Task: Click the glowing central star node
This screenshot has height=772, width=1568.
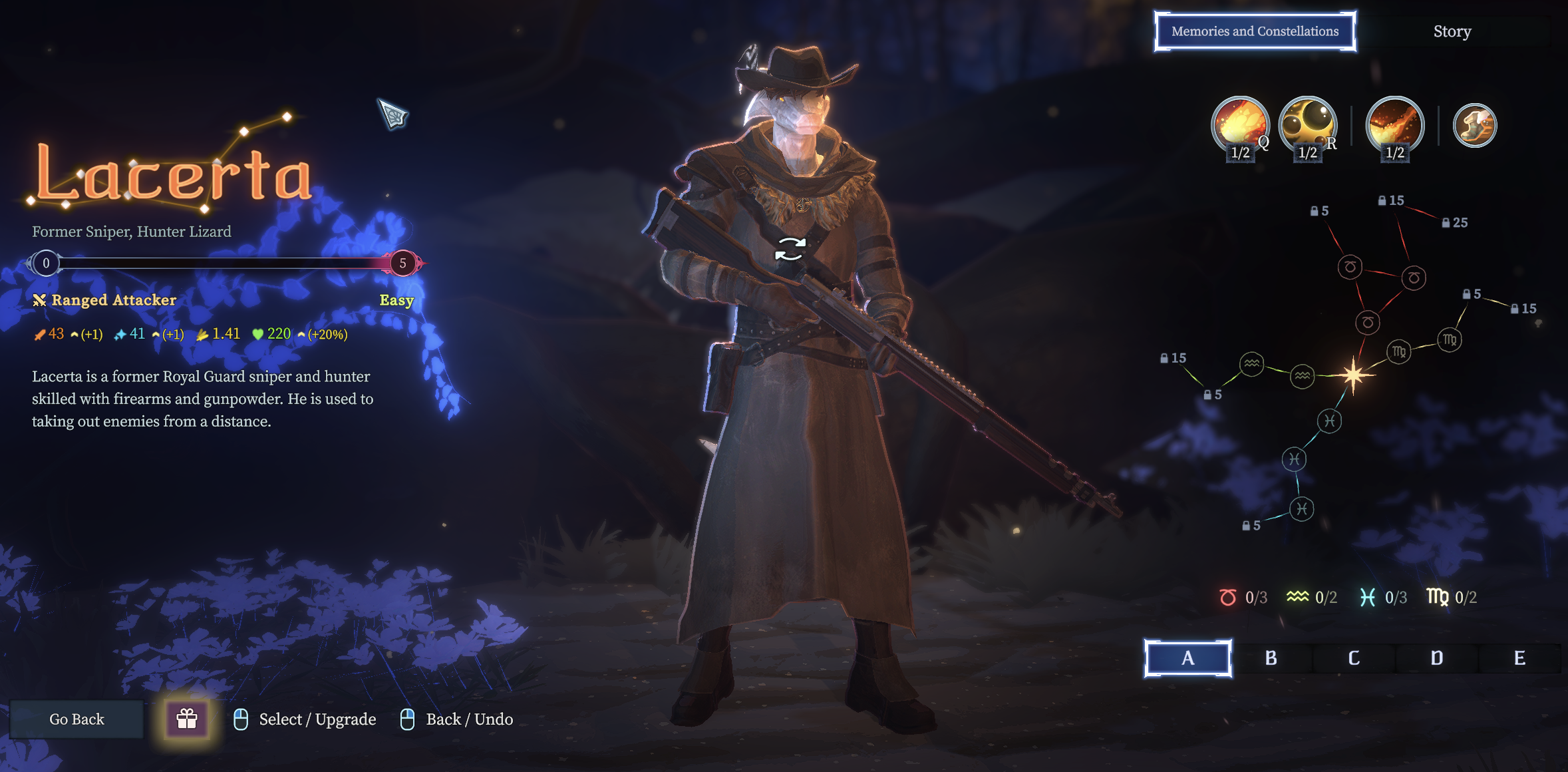Action: coord(1353,375)
